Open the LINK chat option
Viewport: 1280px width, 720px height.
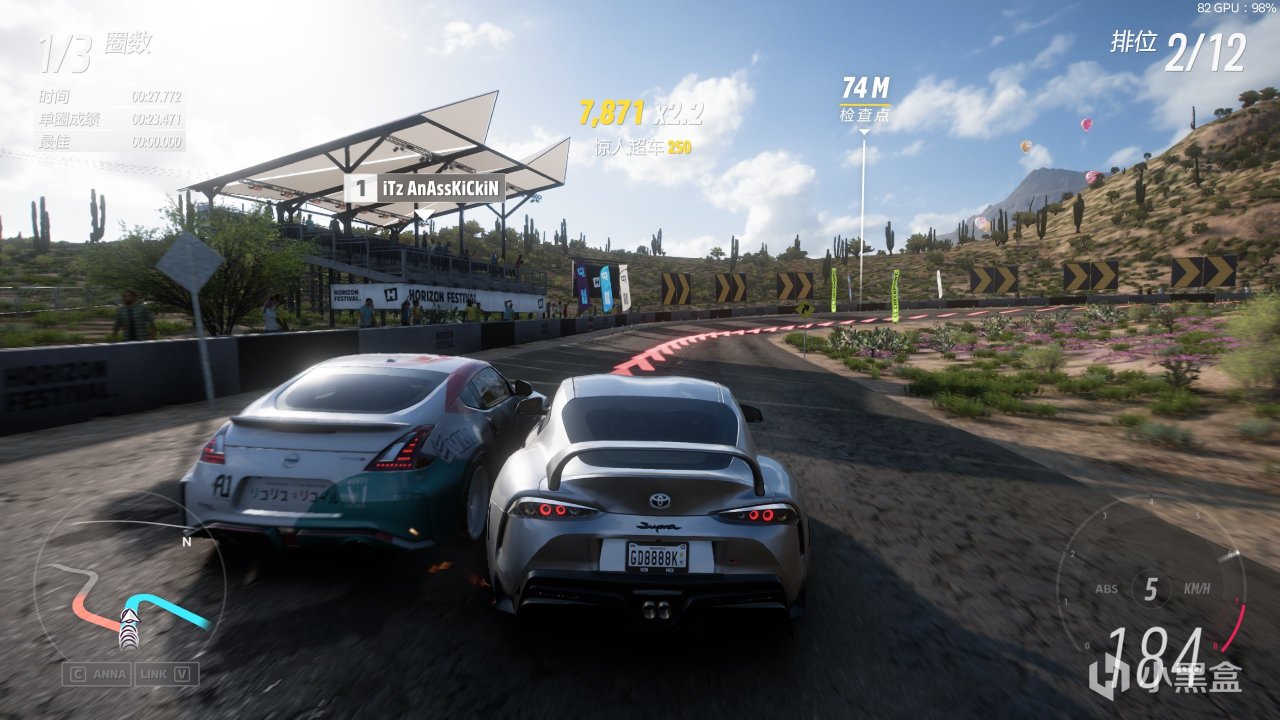coord(166,674)
